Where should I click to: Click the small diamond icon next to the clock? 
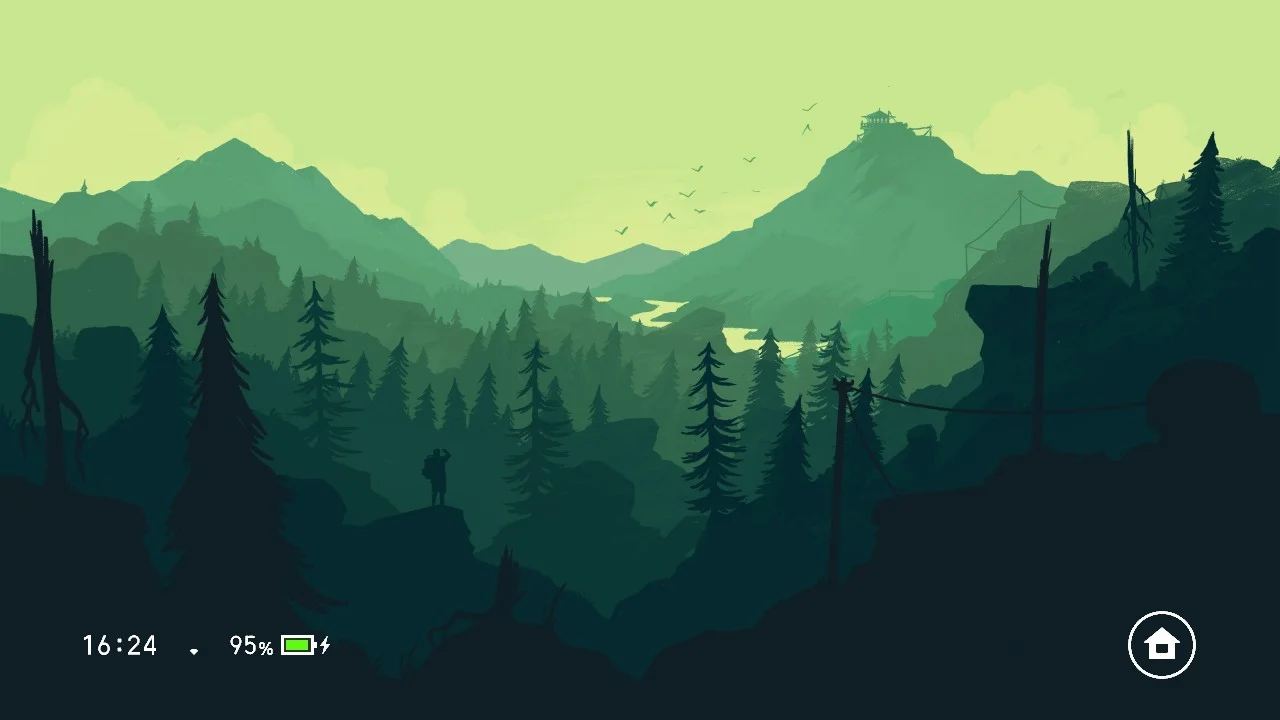[x=193, y=650]
